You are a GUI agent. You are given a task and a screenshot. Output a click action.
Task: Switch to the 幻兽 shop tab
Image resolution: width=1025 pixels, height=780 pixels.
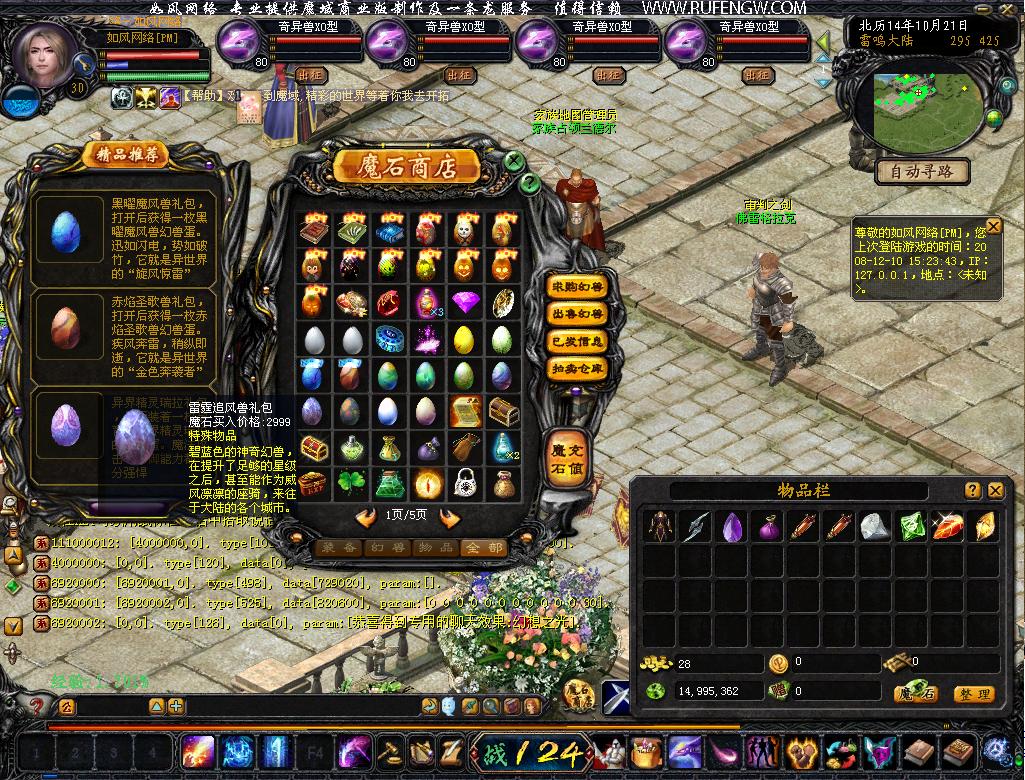[x=388, y=547]
